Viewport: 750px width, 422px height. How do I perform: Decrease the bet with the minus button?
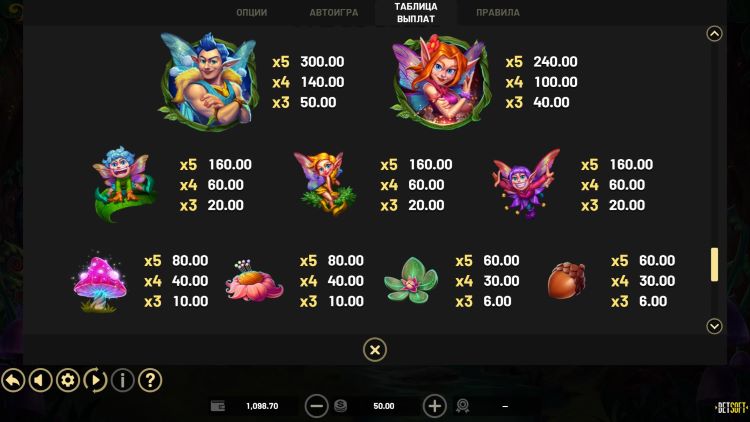(x=316, y=406)
